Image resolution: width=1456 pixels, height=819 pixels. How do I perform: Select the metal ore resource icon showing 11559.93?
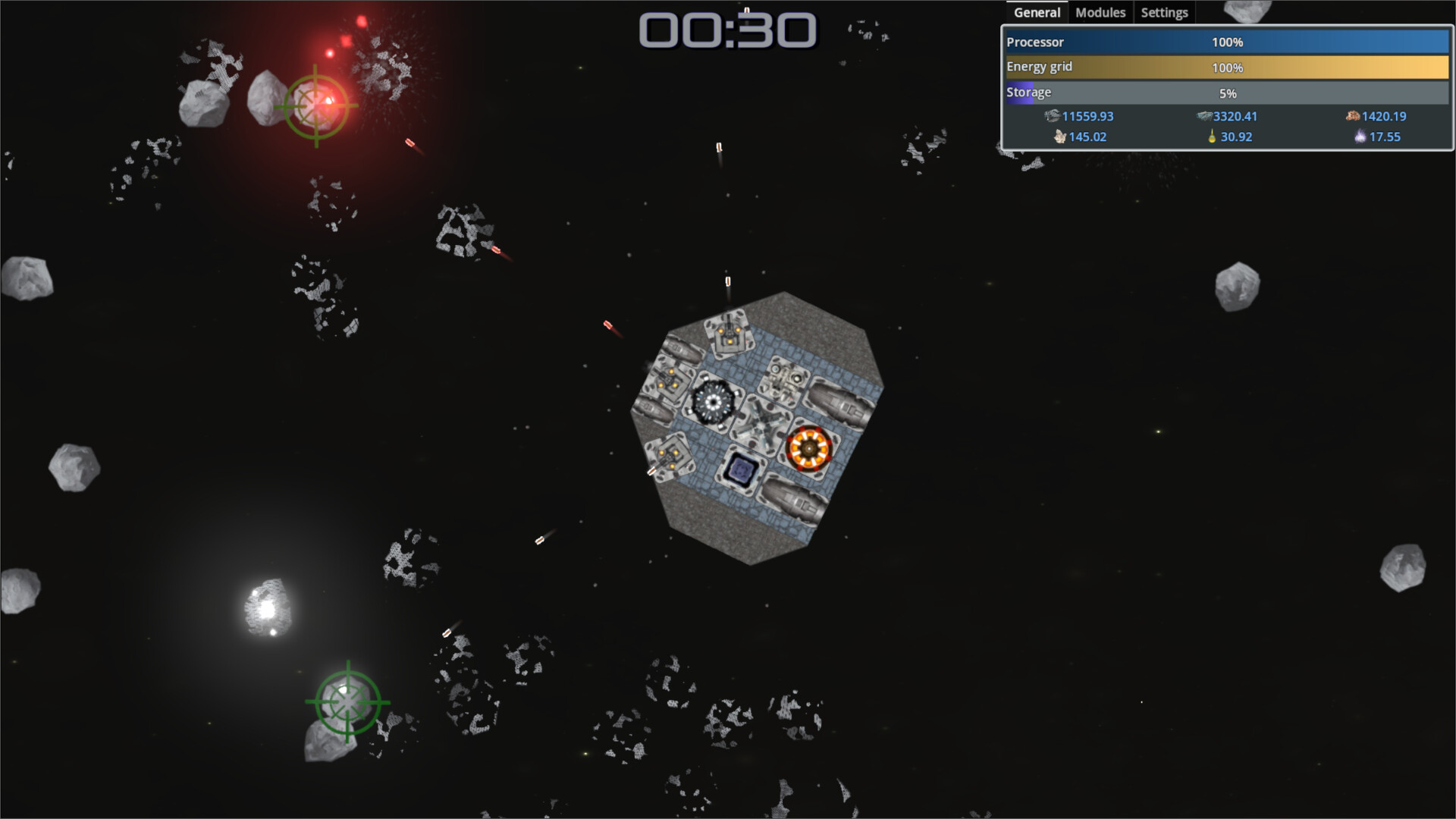pos(1053,116)
